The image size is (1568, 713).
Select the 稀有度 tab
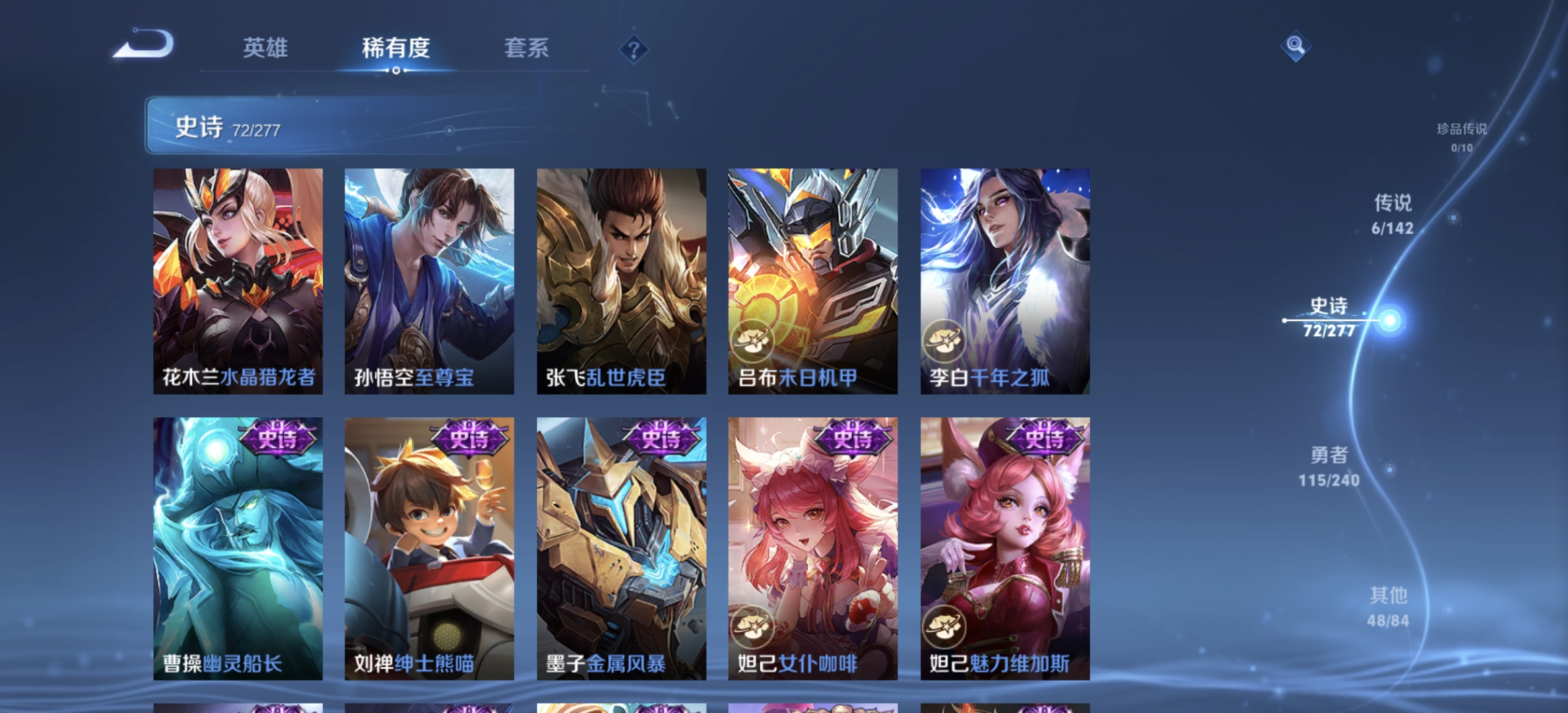395,49
